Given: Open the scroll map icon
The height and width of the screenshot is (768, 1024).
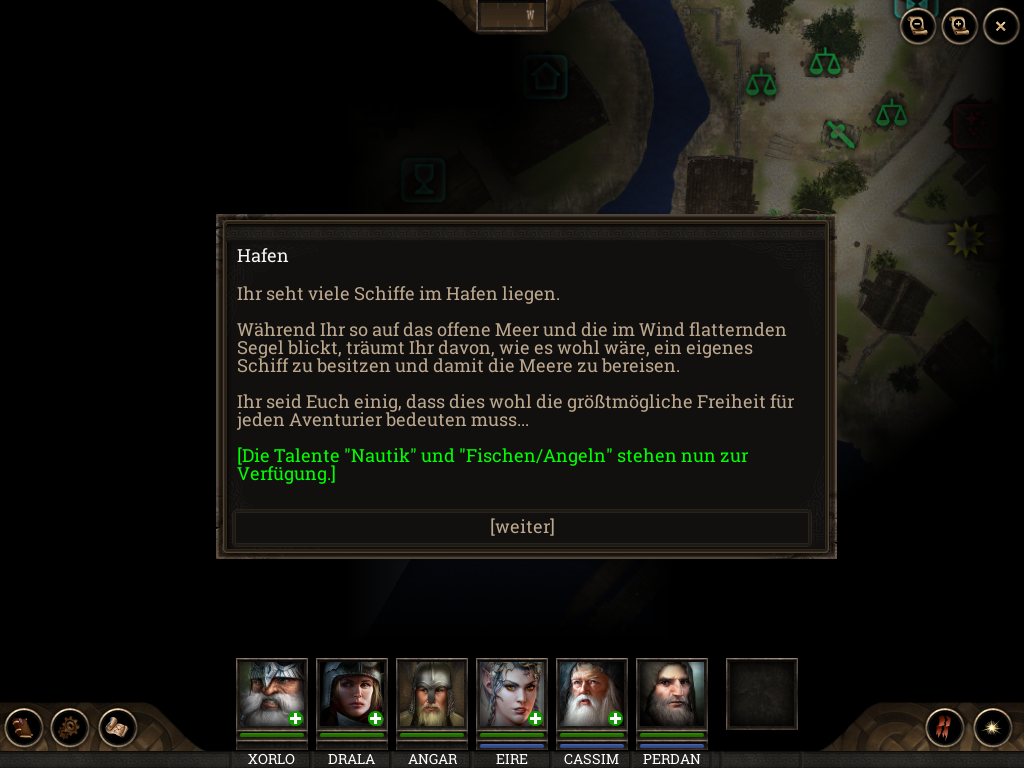Looking at the screenshot, I should 117,728.
